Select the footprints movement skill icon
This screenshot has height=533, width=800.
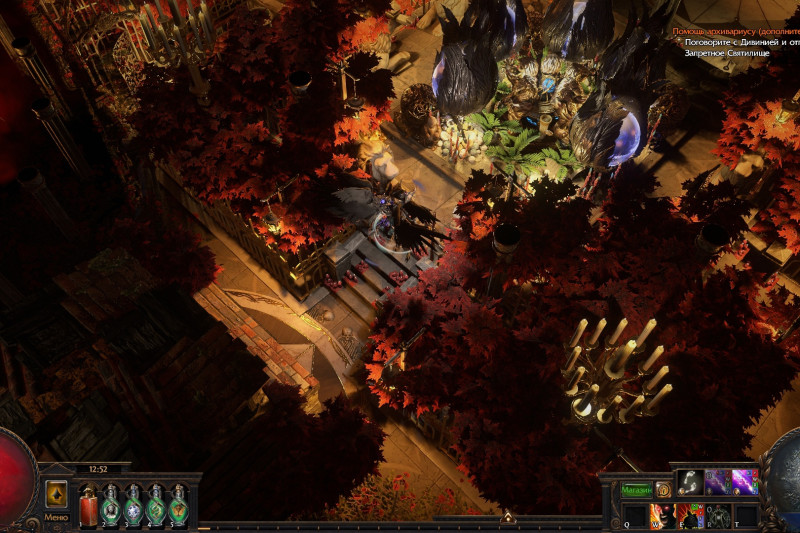click(x=690, y=483)
